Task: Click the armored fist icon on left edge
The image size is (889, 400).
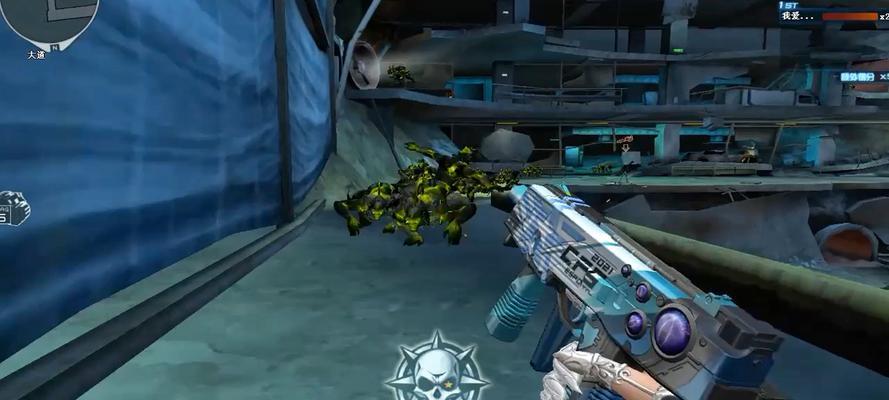Action: pos(13,208)
